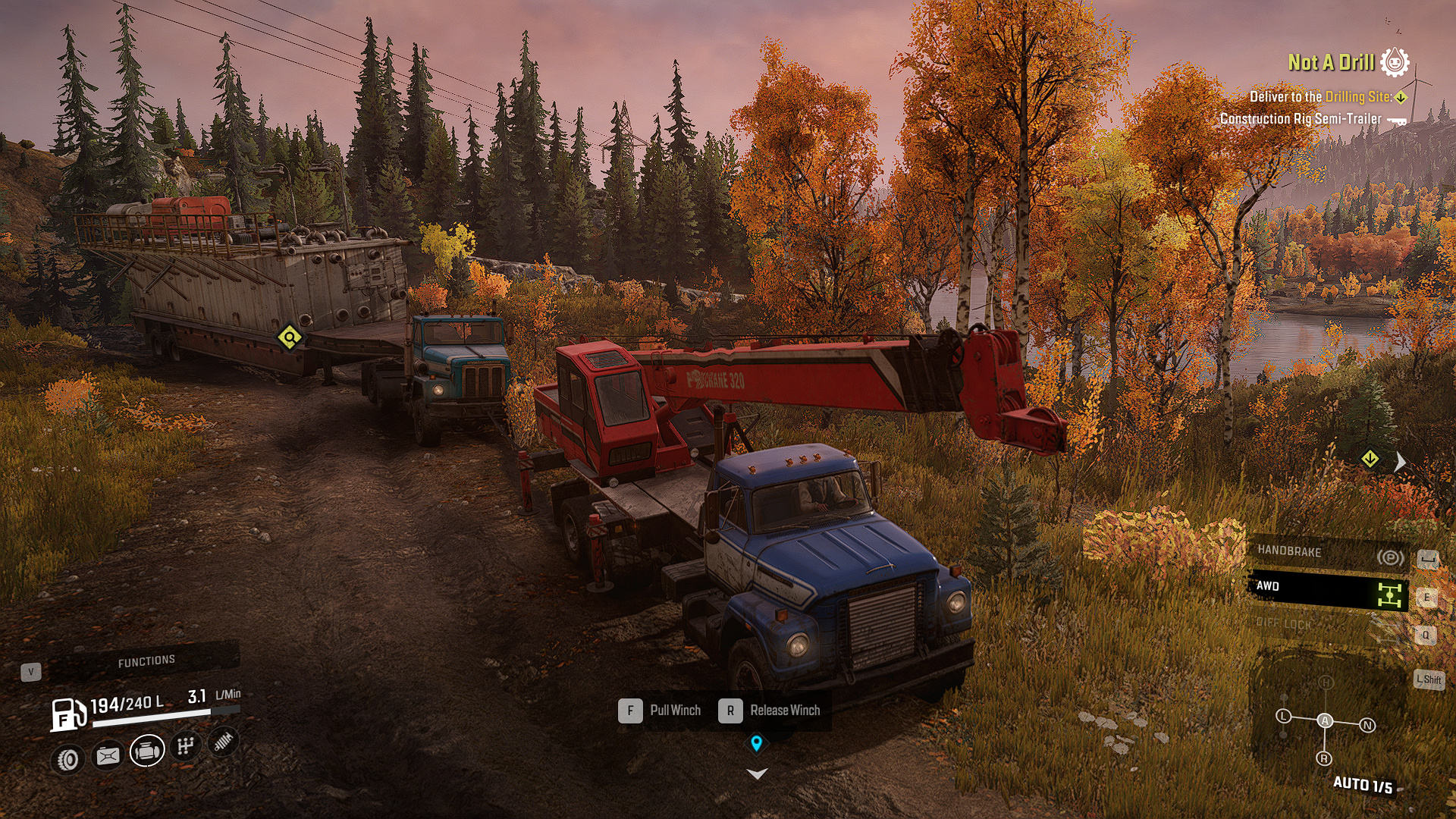Click the blue waypoint marker
The height and width of the screenshot is (819, 1456).
pos(756,742)
